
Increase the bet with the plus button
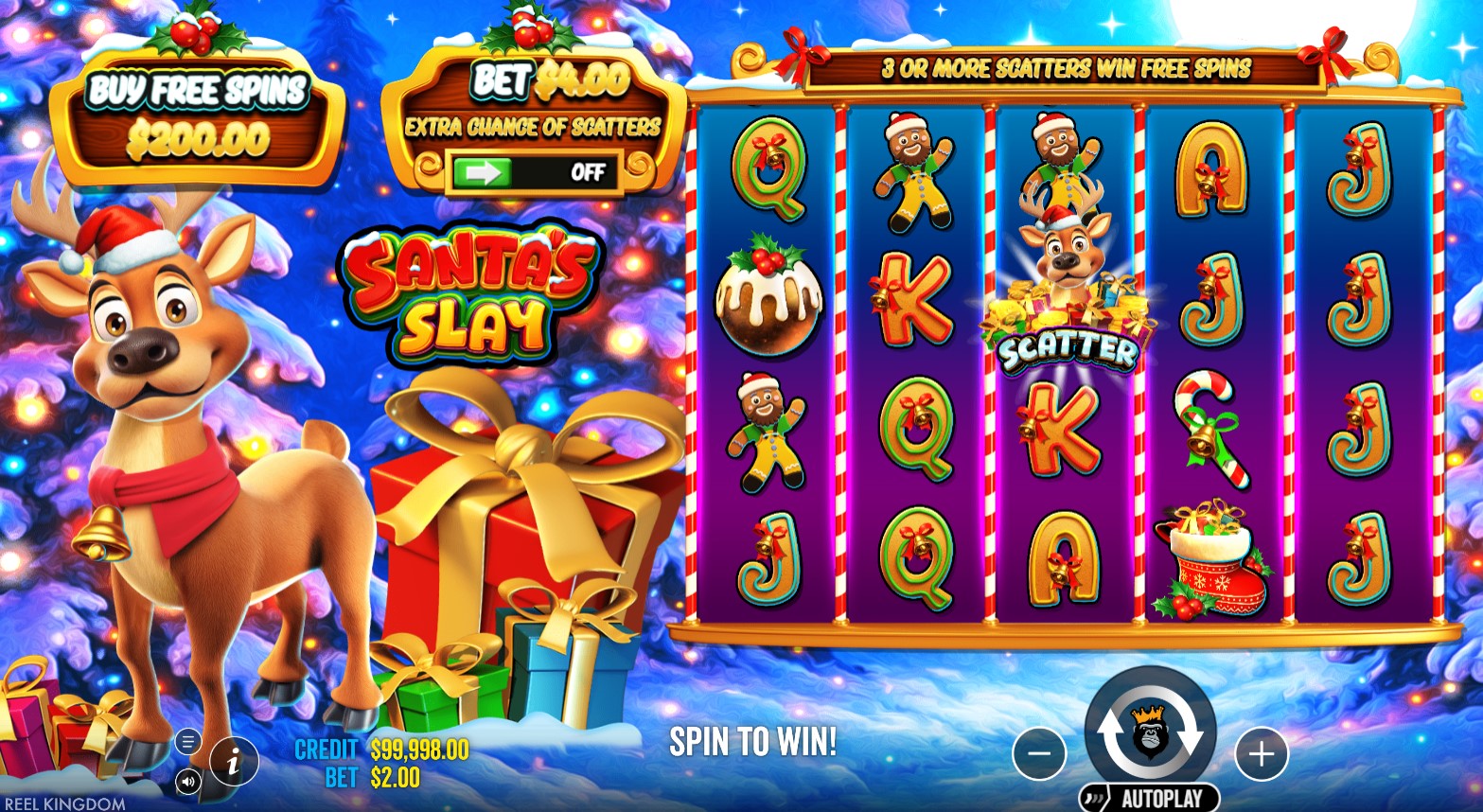tap(1262, 754)
